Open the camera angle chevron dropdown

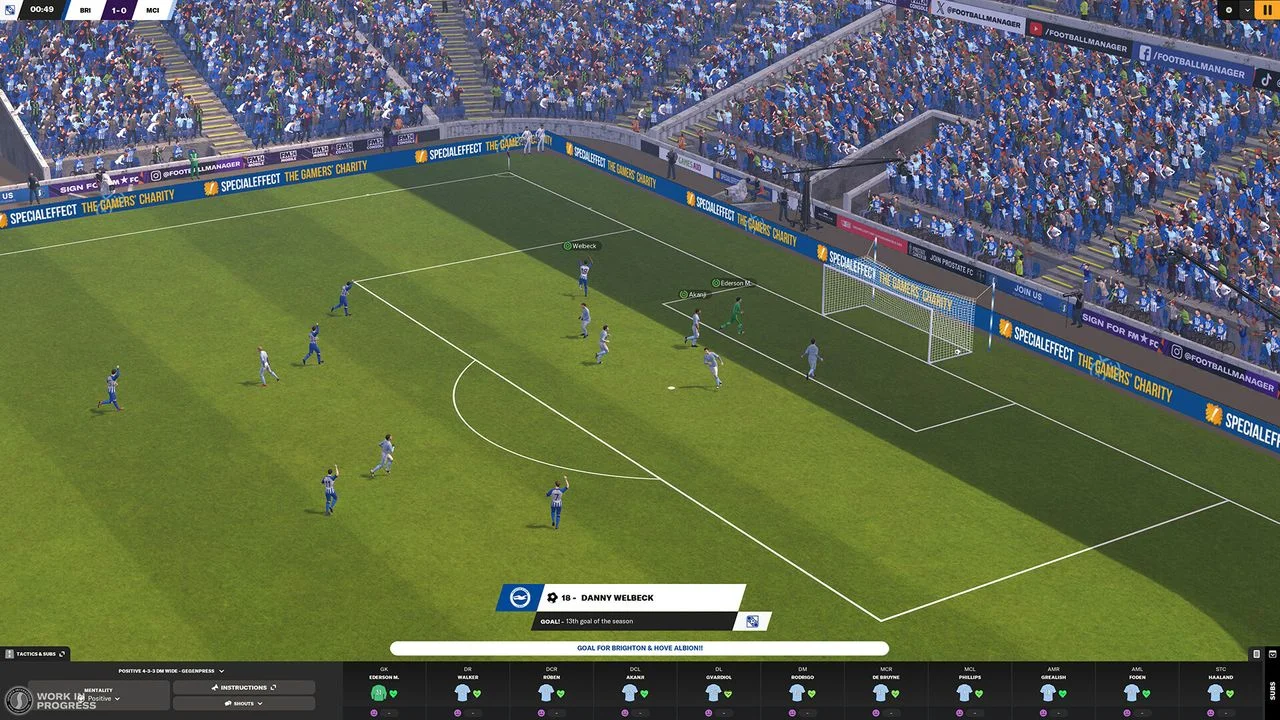(x=1248, y=10)
